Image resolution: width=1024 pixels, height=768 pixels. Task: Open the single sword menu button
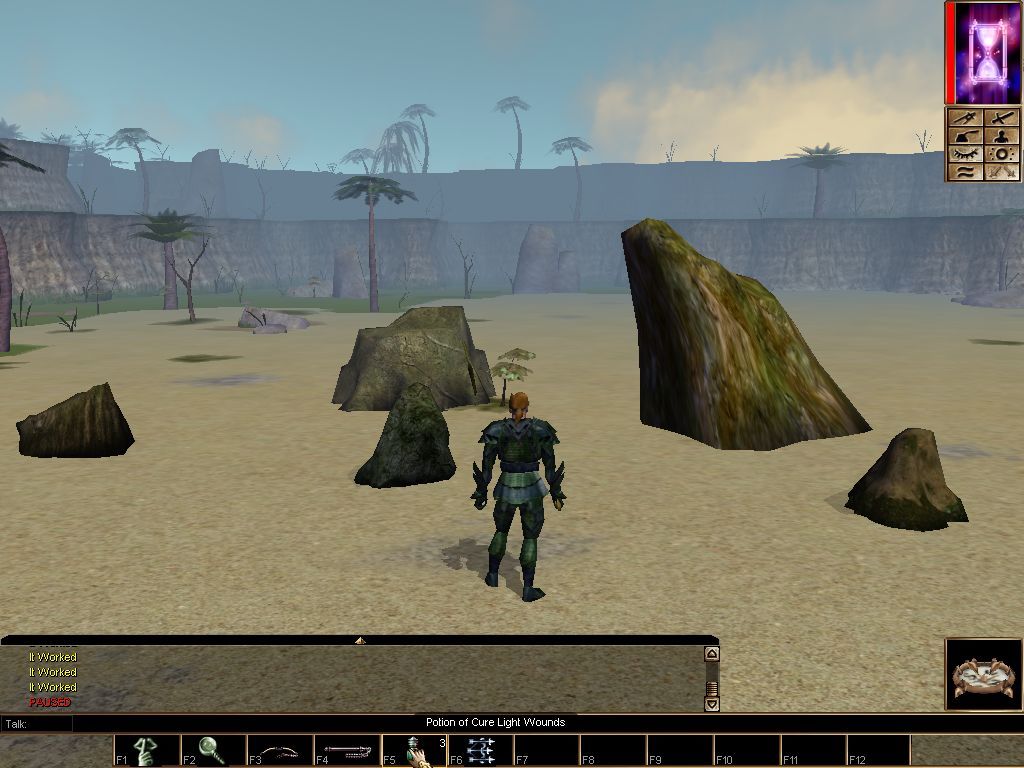coord(1003,118)
